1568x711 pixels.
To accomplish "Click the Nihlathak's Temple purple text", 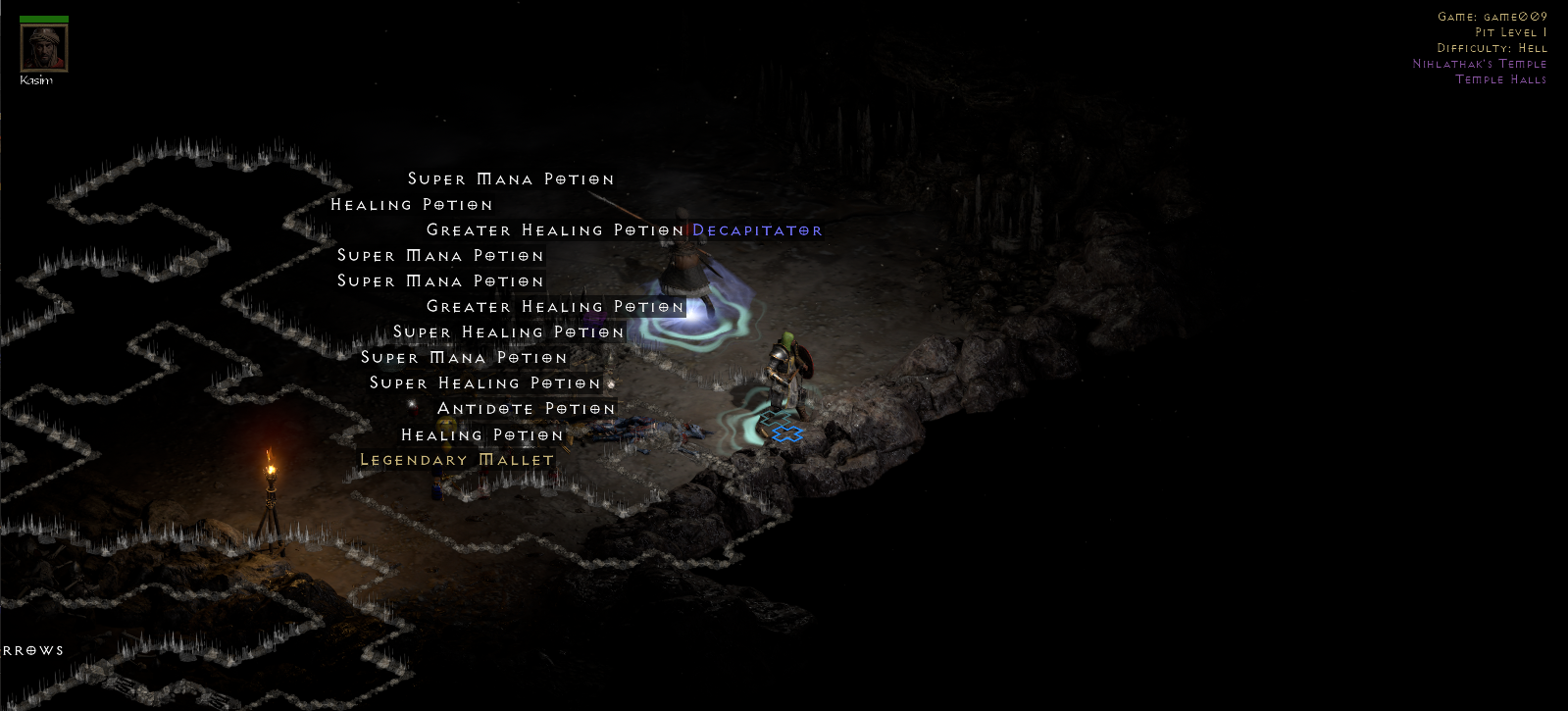I will point(1479,63).
